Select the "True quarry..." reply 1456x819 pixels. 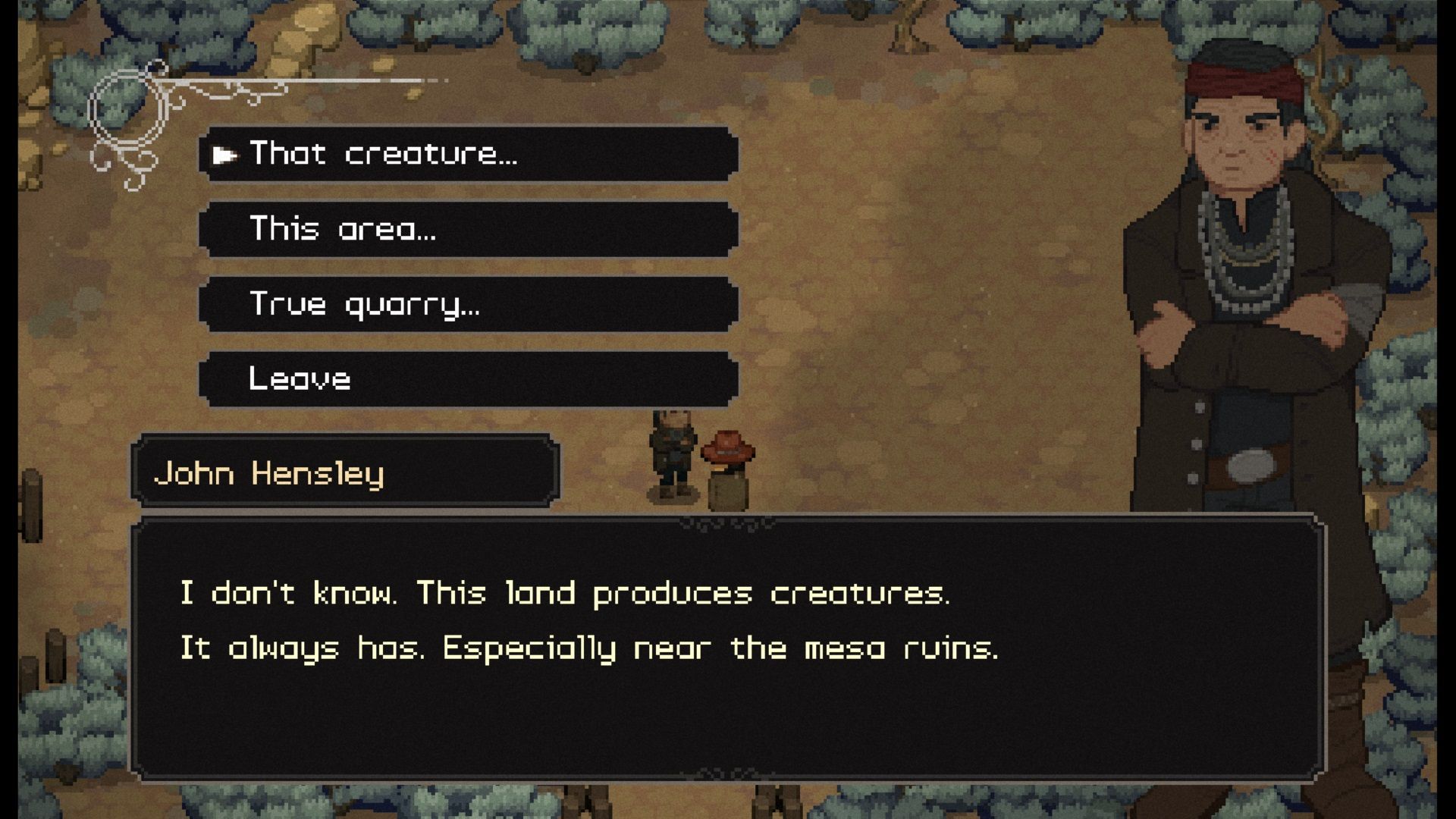(468, 304)
